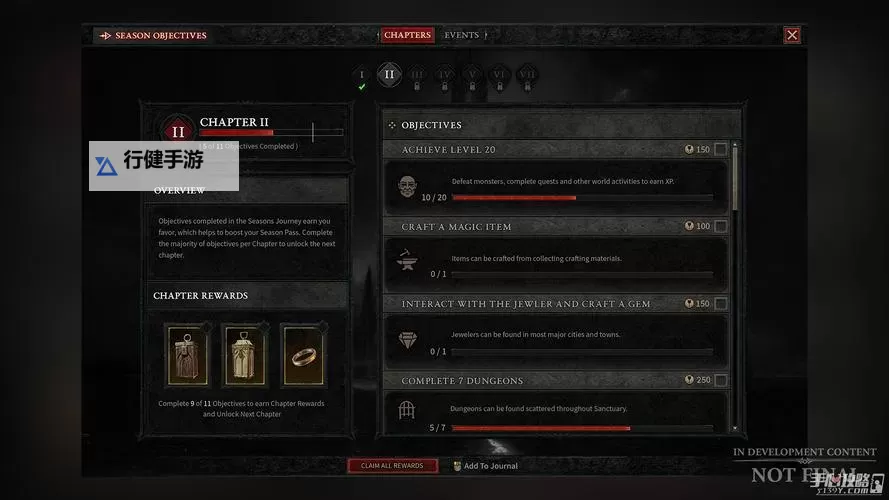Switch to the Events tab
The height and width of the screenshot is (500, 889).
click(461, 35)
